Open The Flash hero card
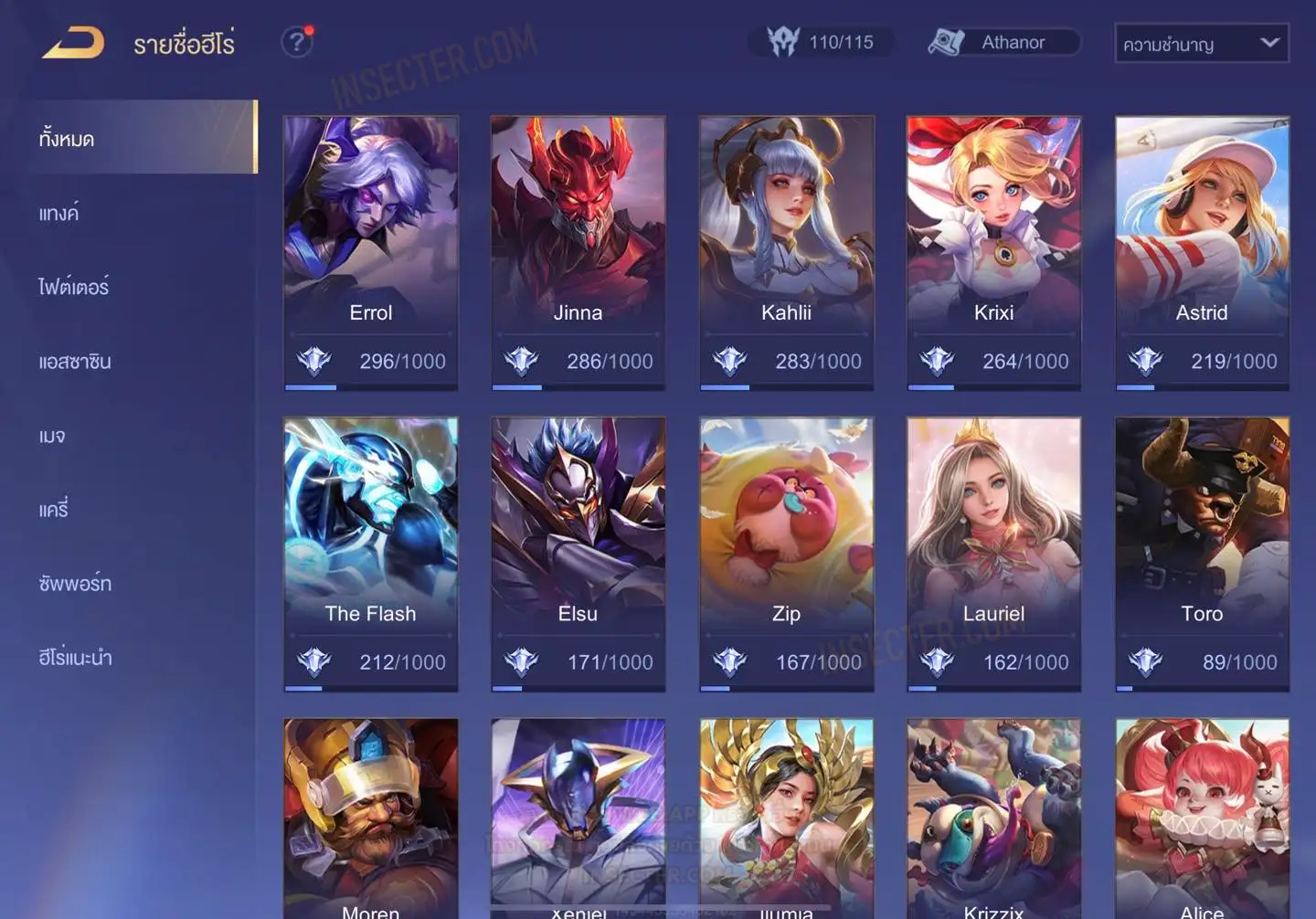Viewport: 1316px width, 919px height. 370,554
